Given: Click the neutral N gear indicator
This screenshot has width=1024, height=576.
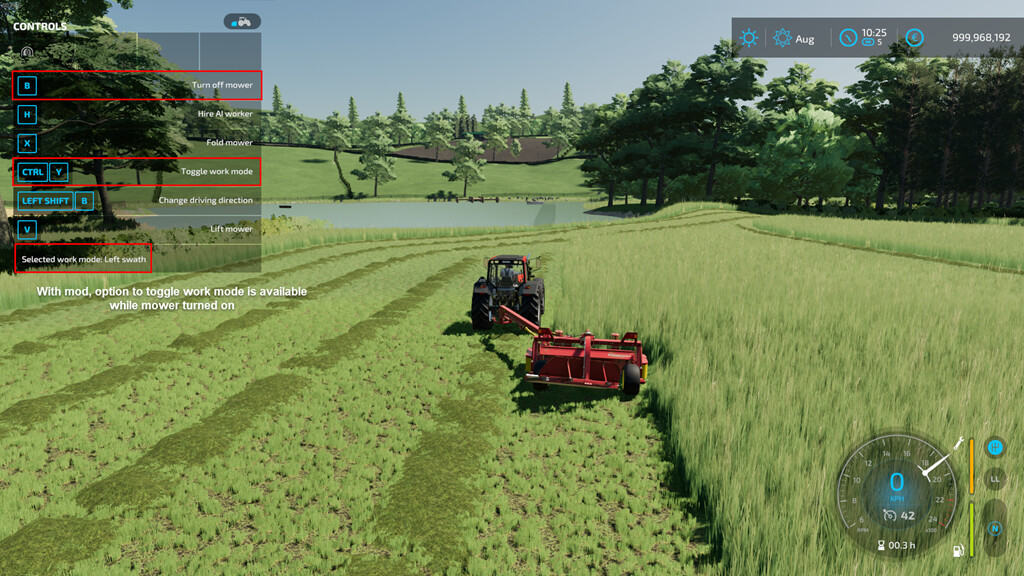Looking at the screenshot, I should (x=994, y=529).
